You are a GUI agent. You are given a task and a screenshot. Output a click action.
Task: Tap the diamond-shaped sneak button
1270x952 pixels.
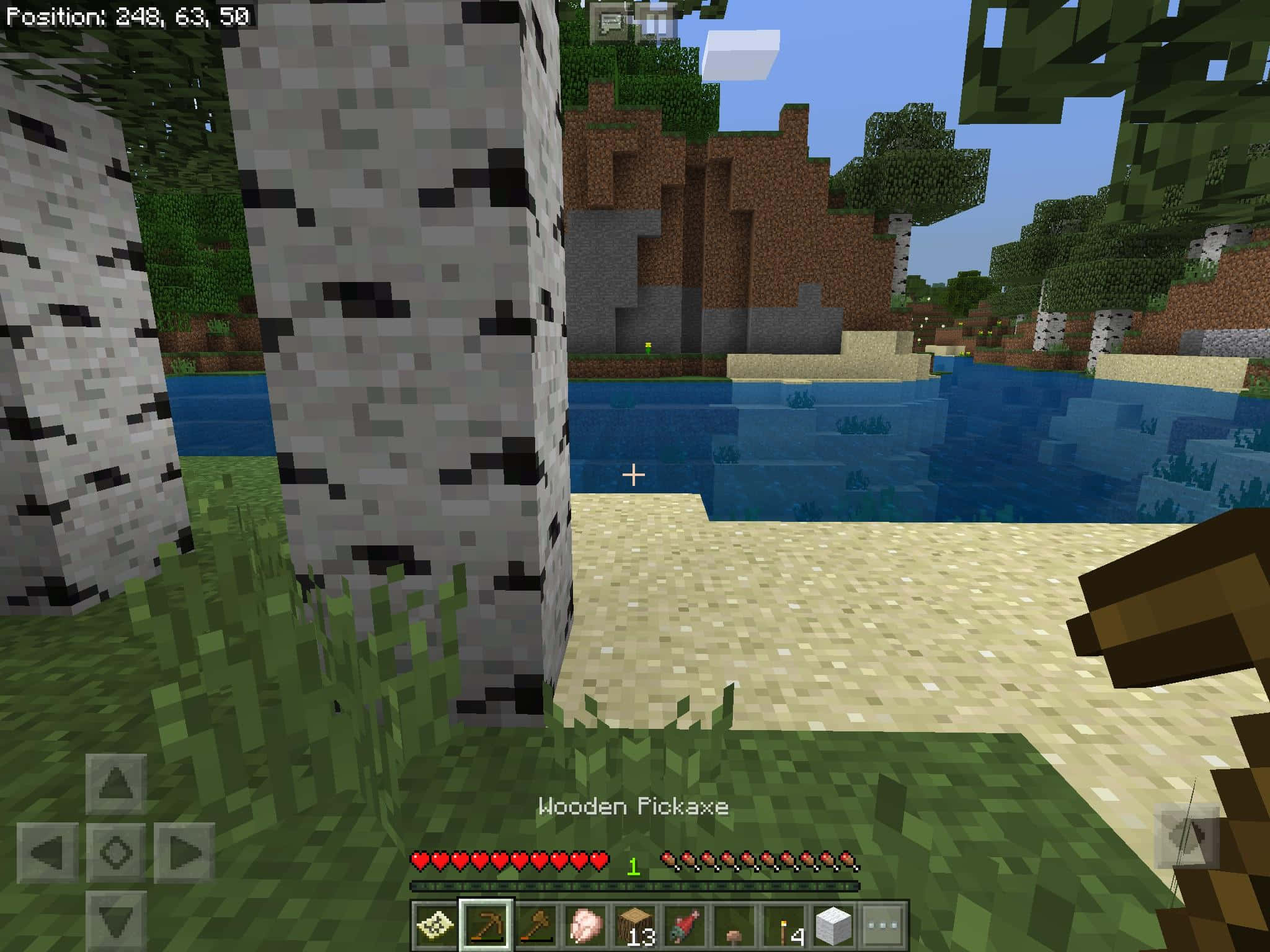click(116, 853)
